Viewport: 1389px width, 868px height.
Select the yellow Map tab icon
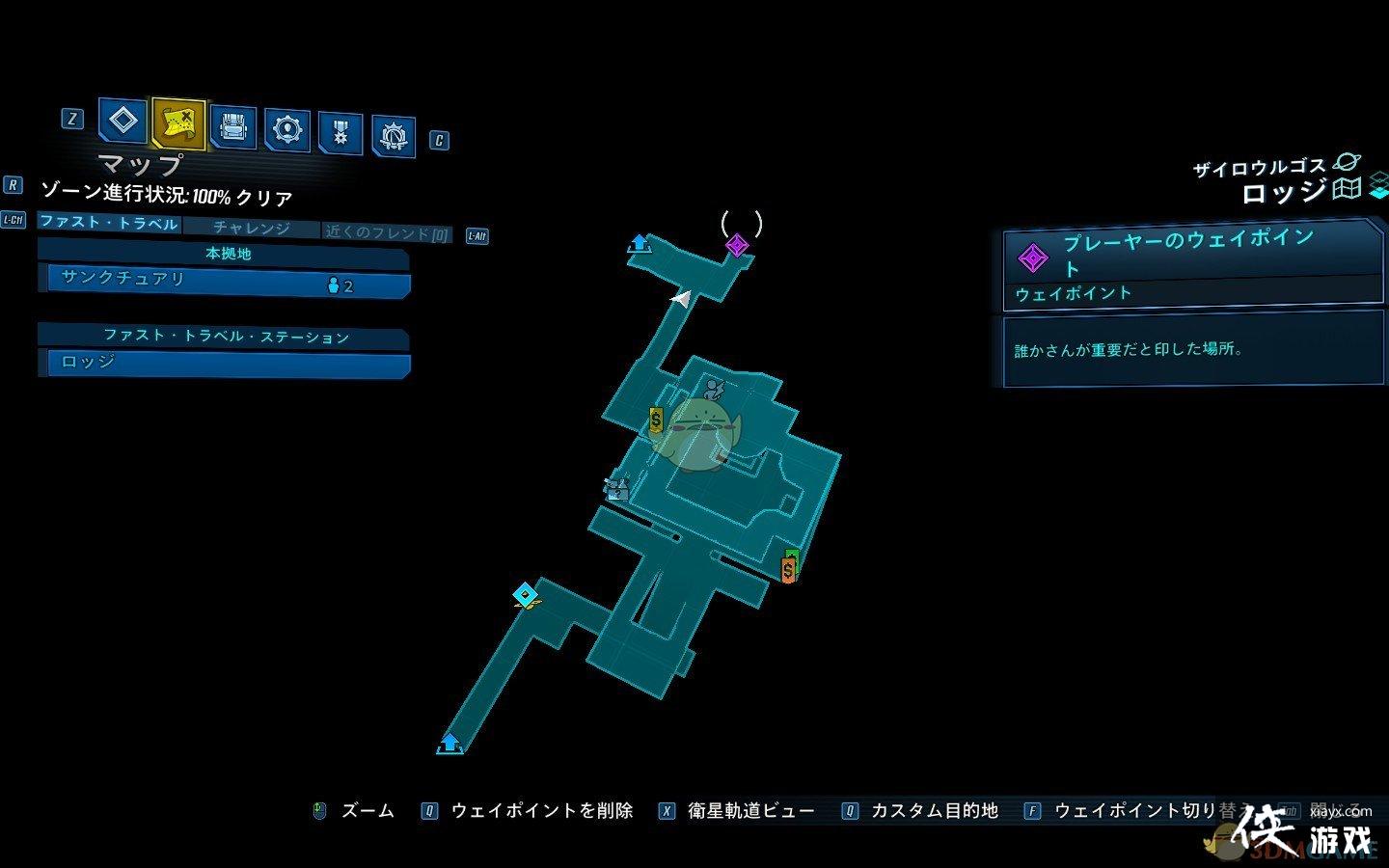coord(178,122)
